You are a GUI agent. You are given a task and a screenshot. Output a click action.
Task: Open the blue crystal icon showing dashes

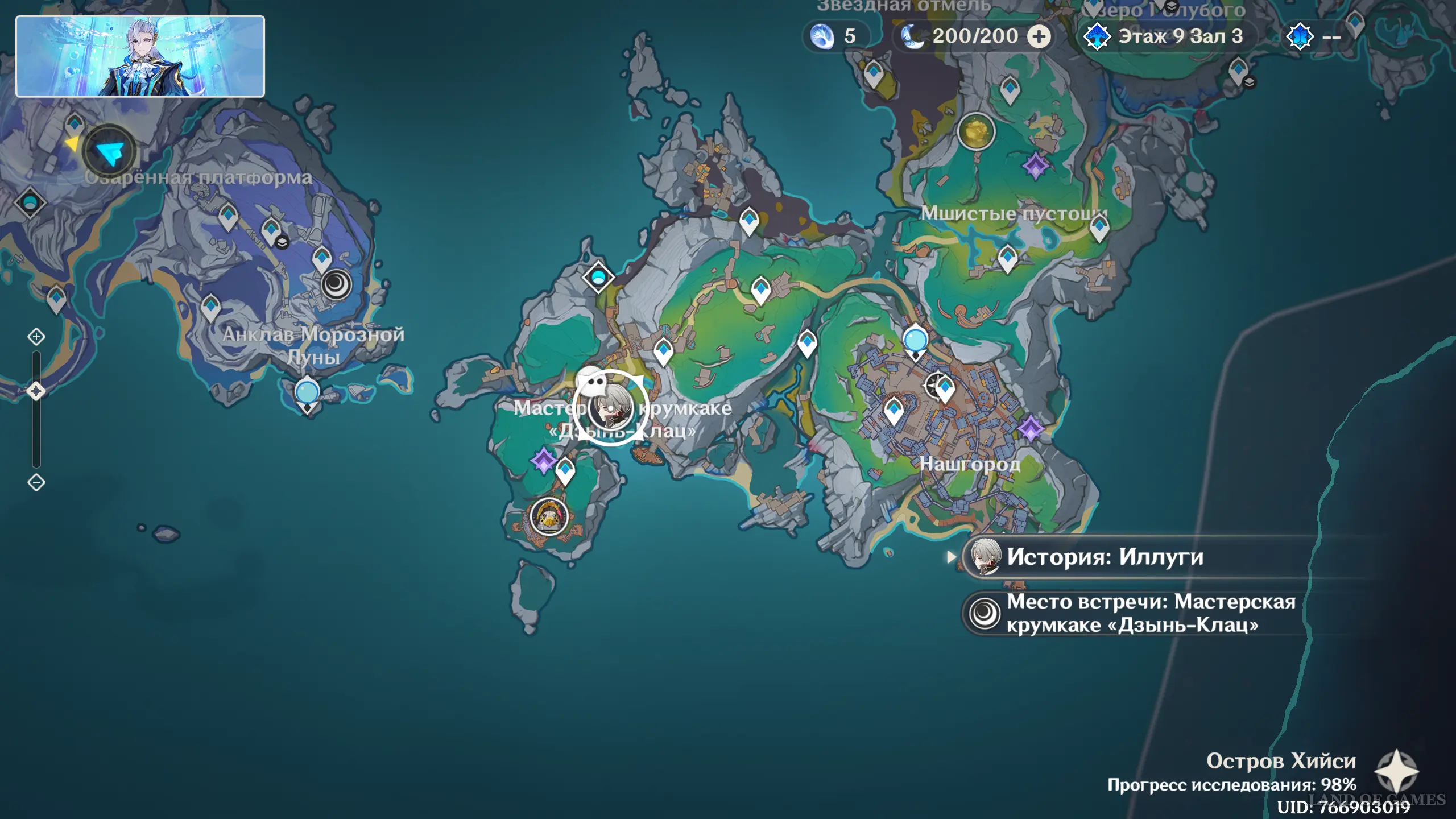(1313, 37)
